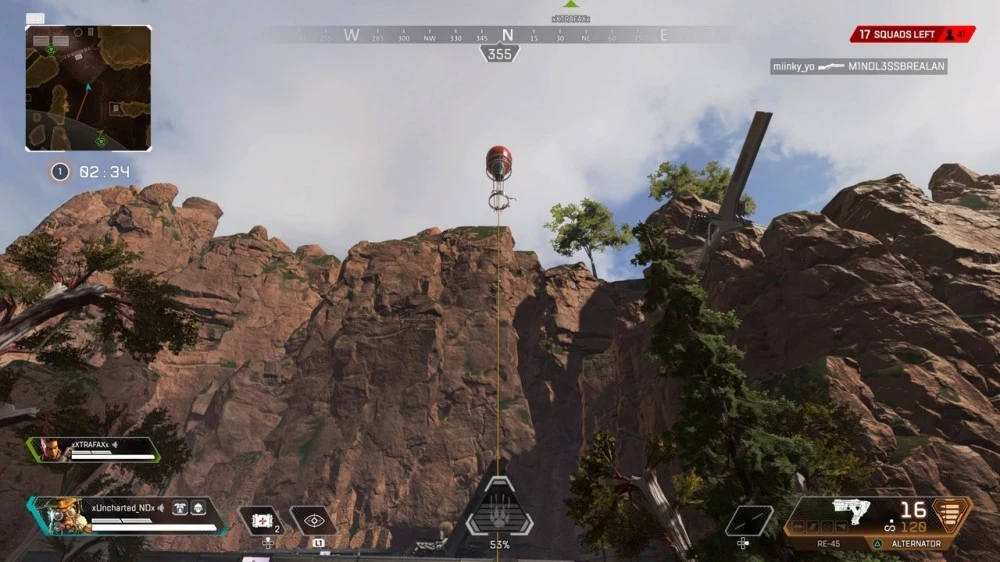Select the miinky_yo kill feed entry
Image resolution: width=1000 pixels, height=562 pixels.
[858, 67]
